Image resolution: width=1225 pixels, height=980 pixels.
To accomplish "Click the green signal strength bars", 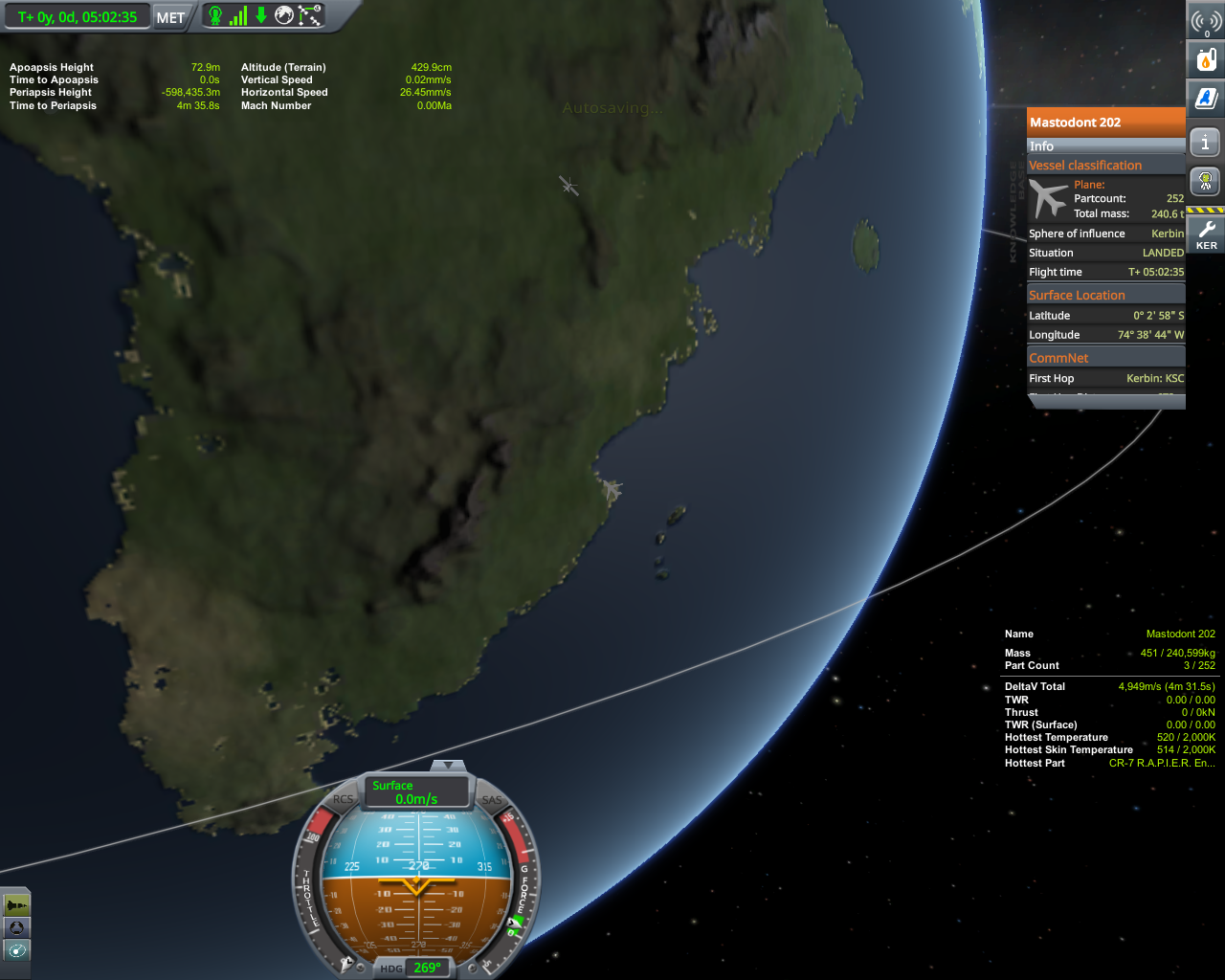I will [x=238, y=15].
